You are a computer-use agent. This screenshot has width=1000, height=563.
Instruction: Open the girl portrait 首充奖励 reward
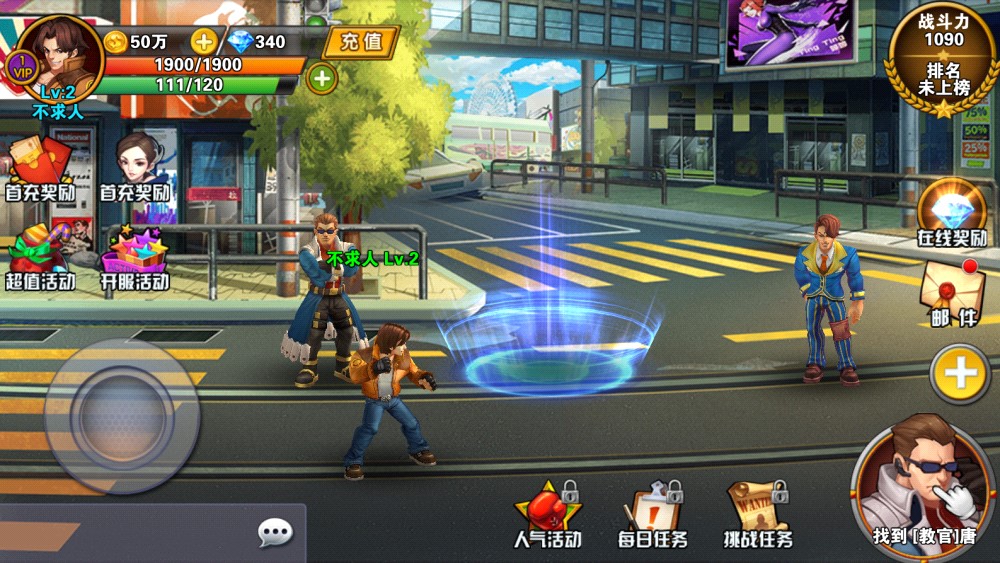point(135,167)
